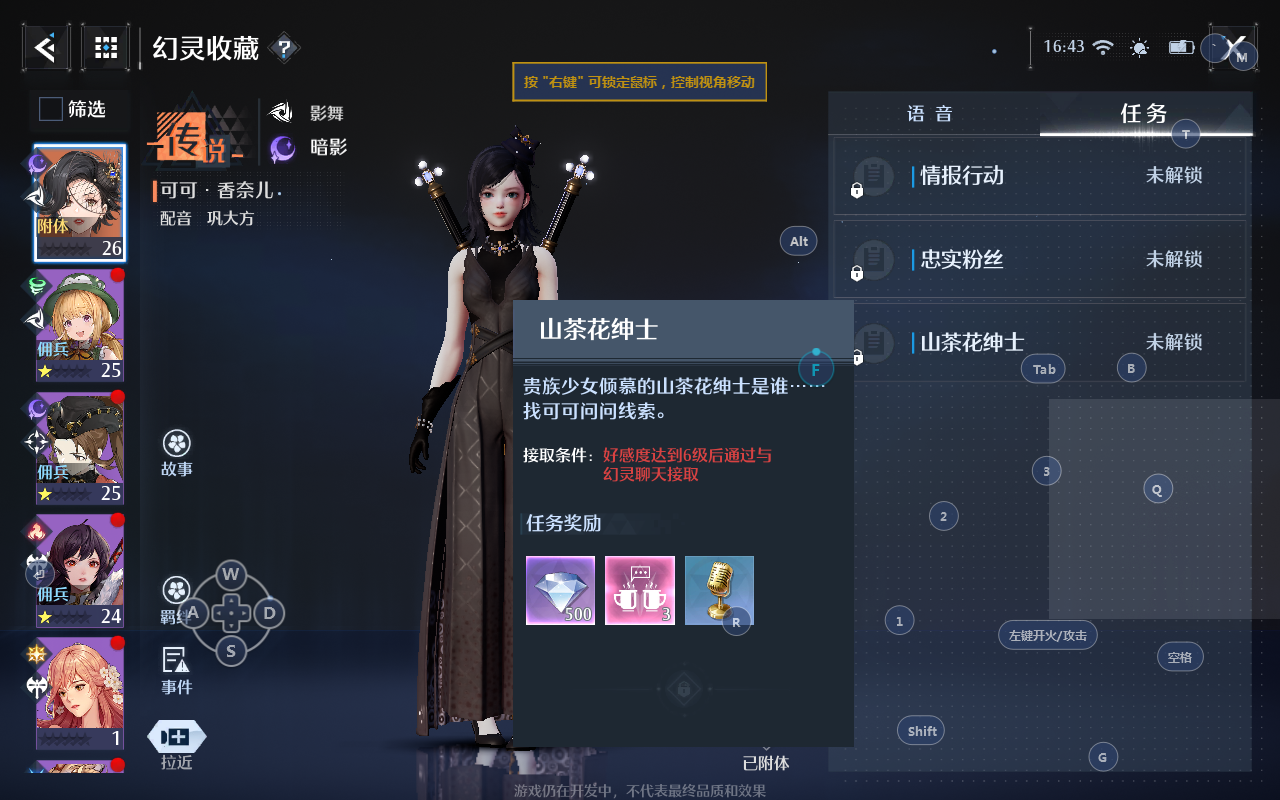Toggle the 筛选 filter checkbox
Viewport: 1280px width, 800px height.
click(51, 109)
